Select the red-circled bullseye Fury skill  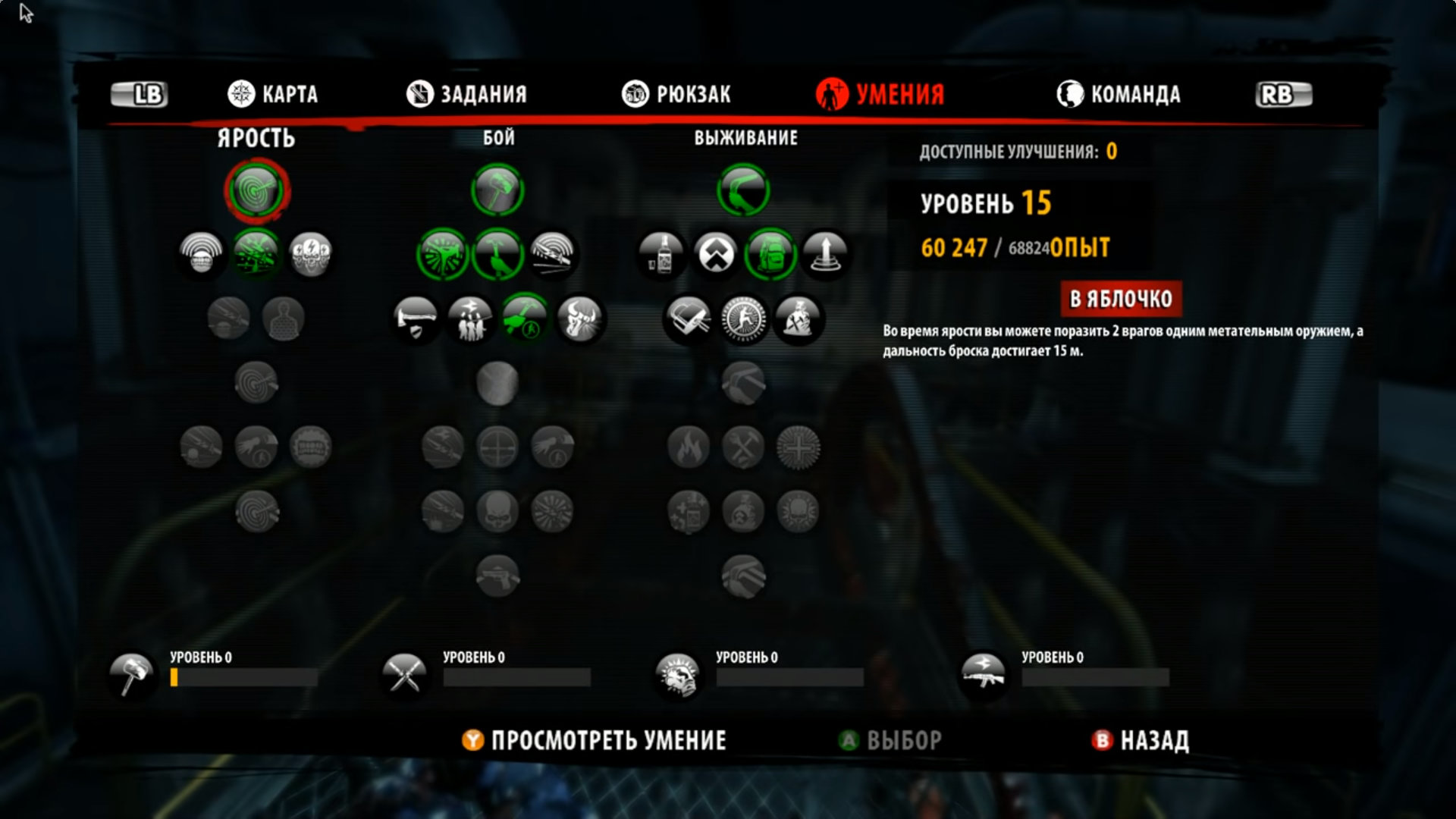tap(257, 190)
